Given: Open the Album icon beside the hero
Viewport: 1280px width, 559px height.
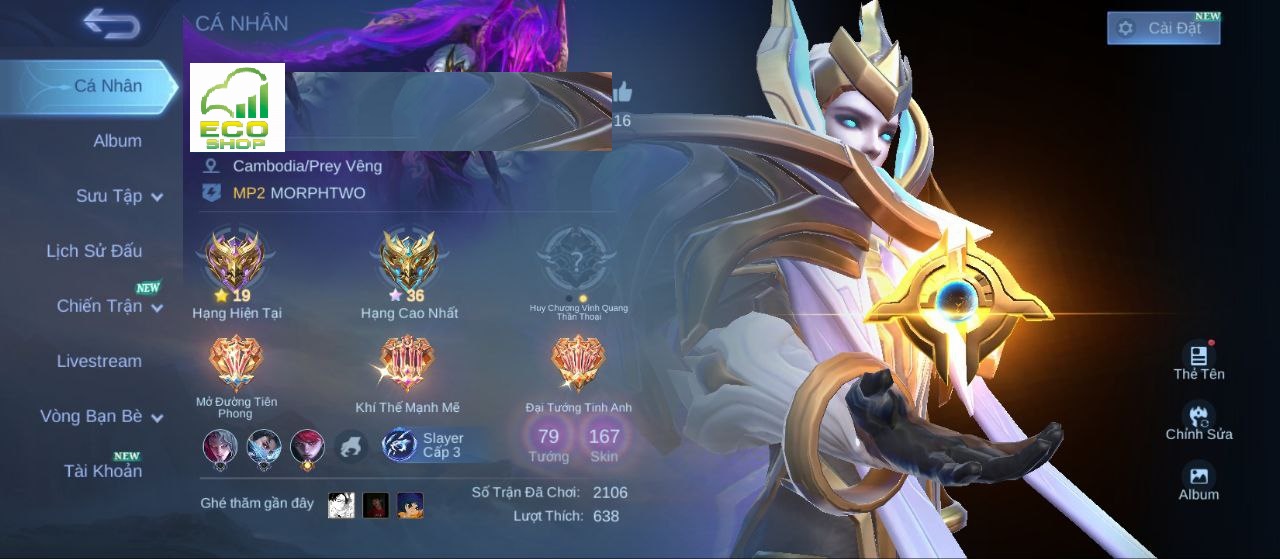Looking at the screenshot, I should pyautogui.click(x=1198, y=480).
